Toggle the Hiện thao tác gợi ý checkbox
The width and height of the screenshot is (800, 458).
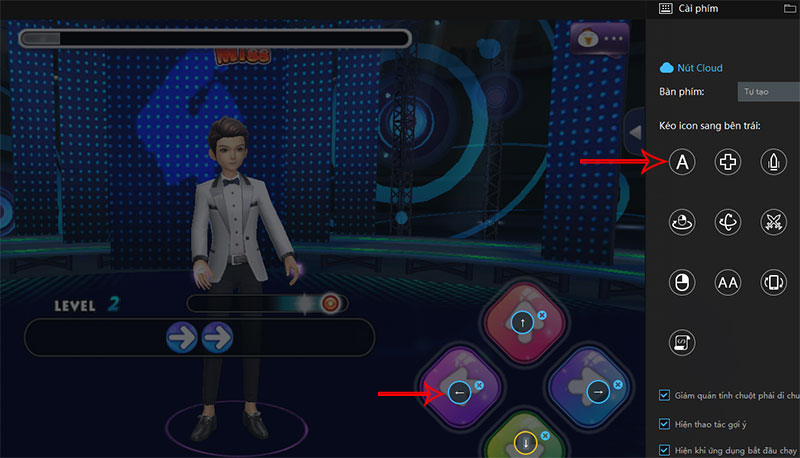(667, 423)
